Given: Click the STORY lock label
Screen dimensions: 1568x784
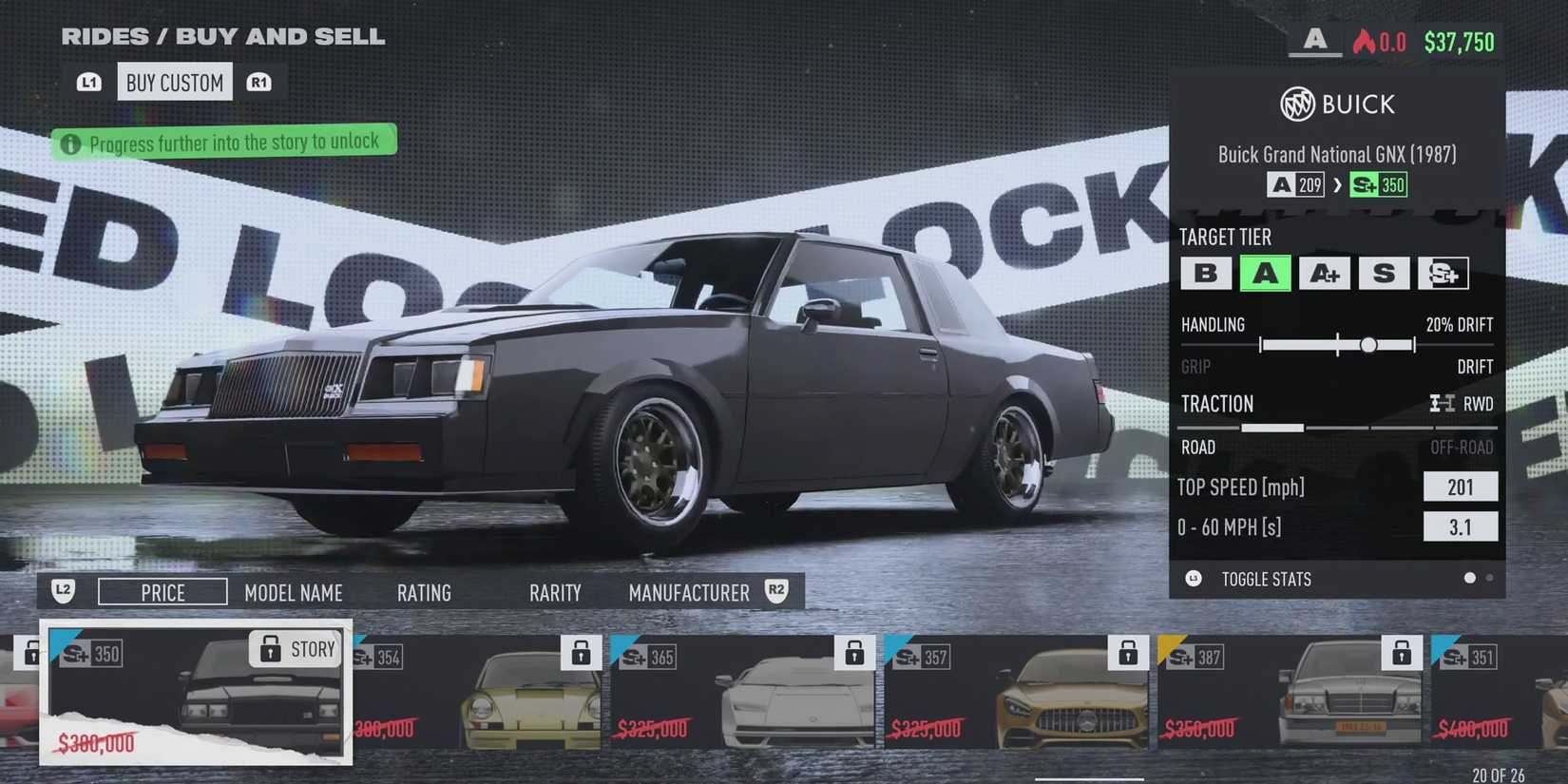Looking at the screenshot, I should pos(295,649).
